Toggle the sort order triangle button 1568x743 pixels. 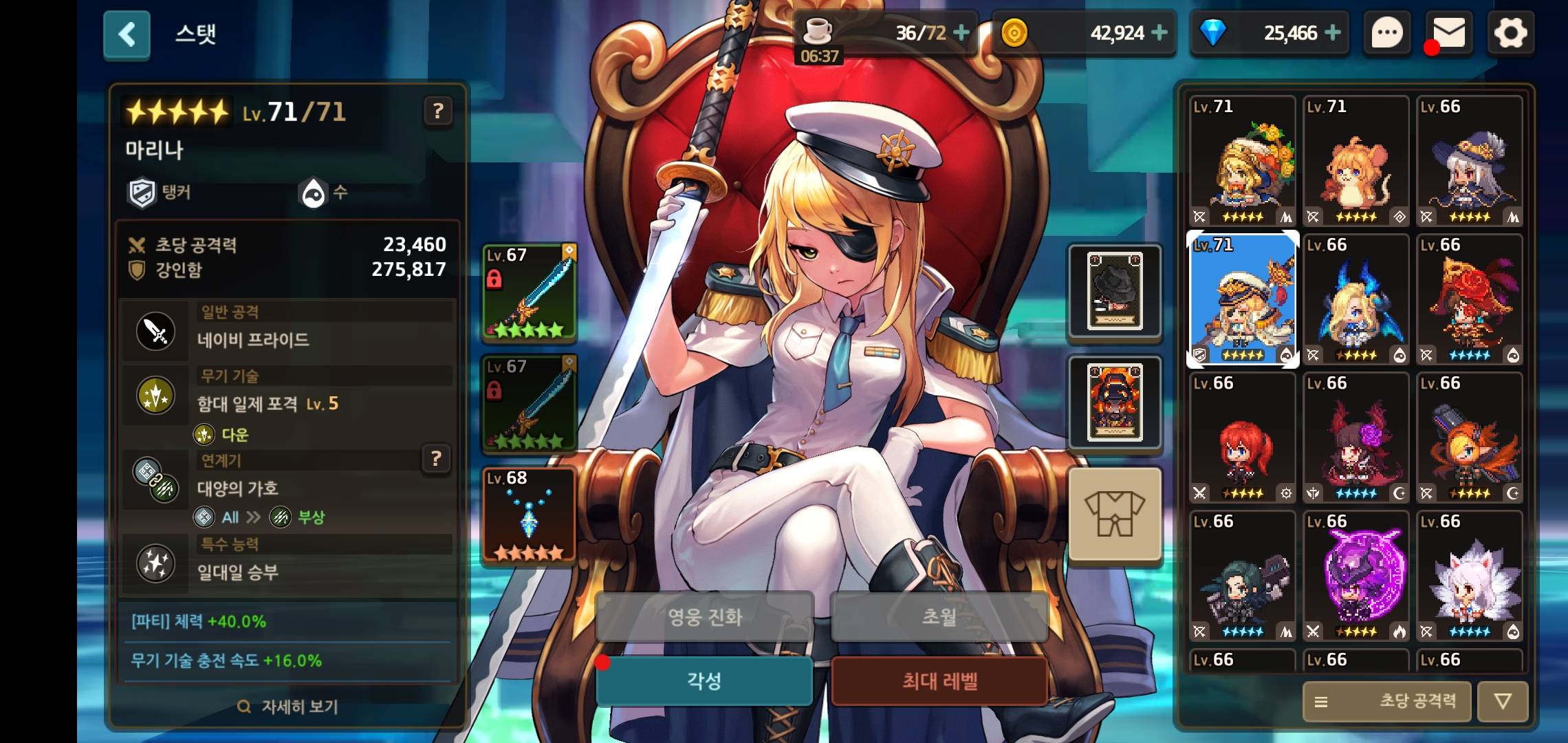(1503, 702)
